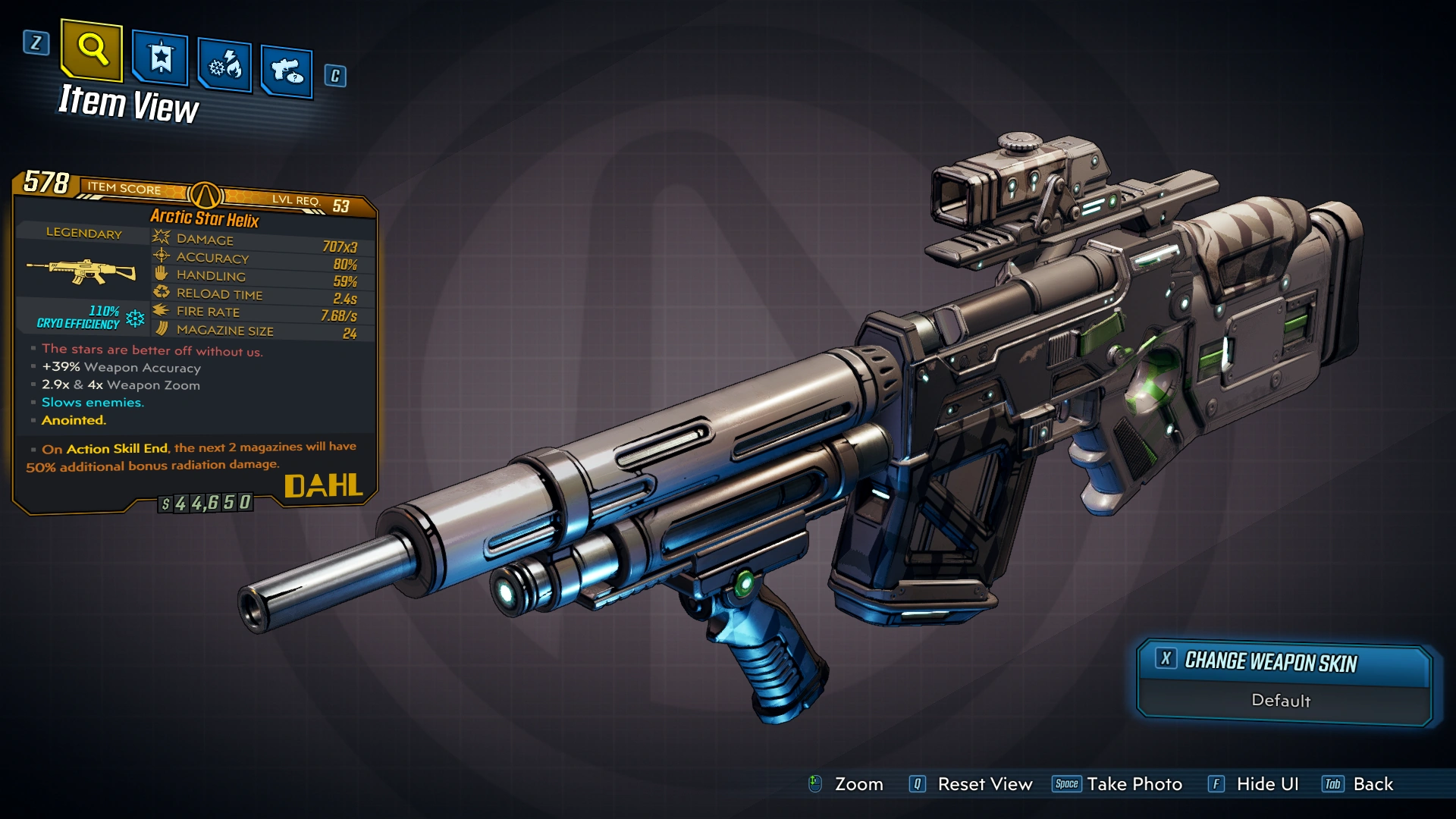Screen dimensions: 1456x819
Task: Select the Arctic Star Helix item card
Action: [195, 341]
